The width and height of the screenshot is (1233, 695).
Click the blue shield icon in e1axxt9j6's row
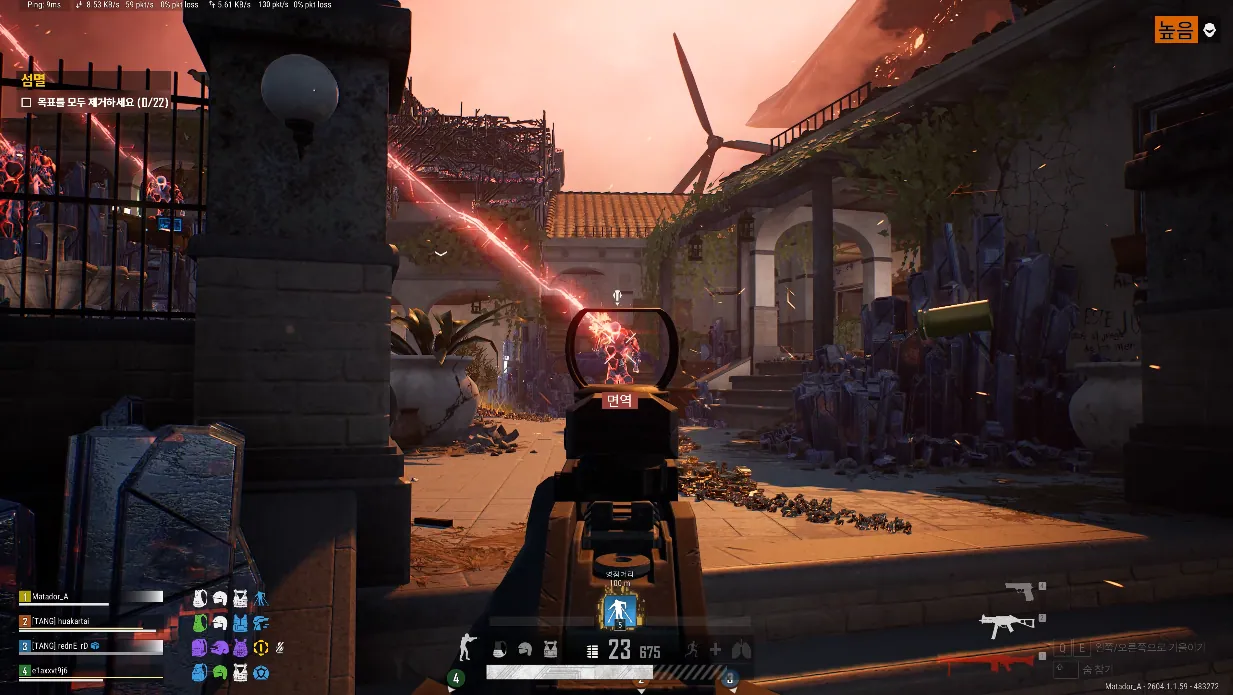261,673
